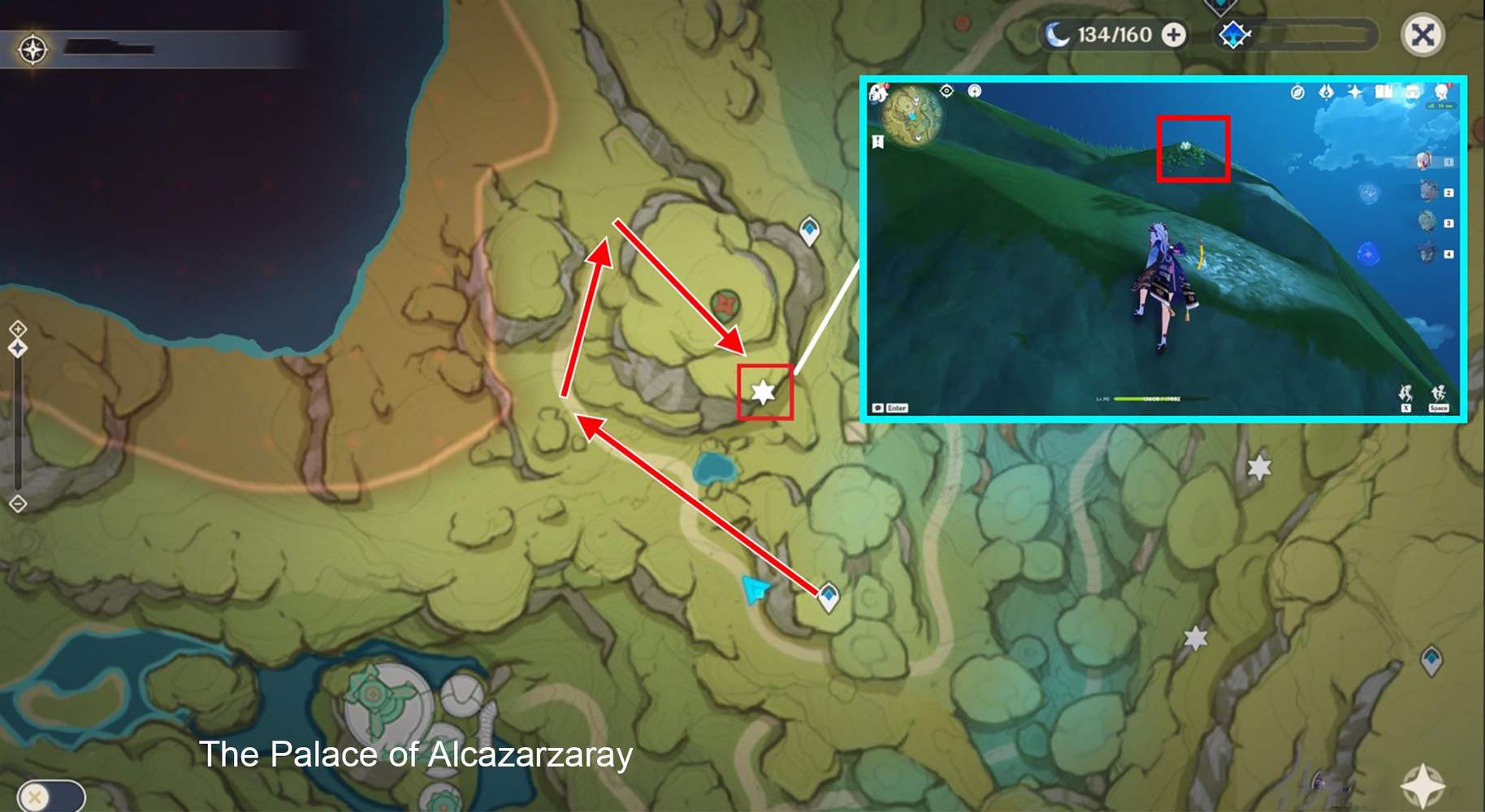This screenshot has height=812, width=1485.
Task: Click the compass rose at the map's top-left
Action: [x=32, y=49]
